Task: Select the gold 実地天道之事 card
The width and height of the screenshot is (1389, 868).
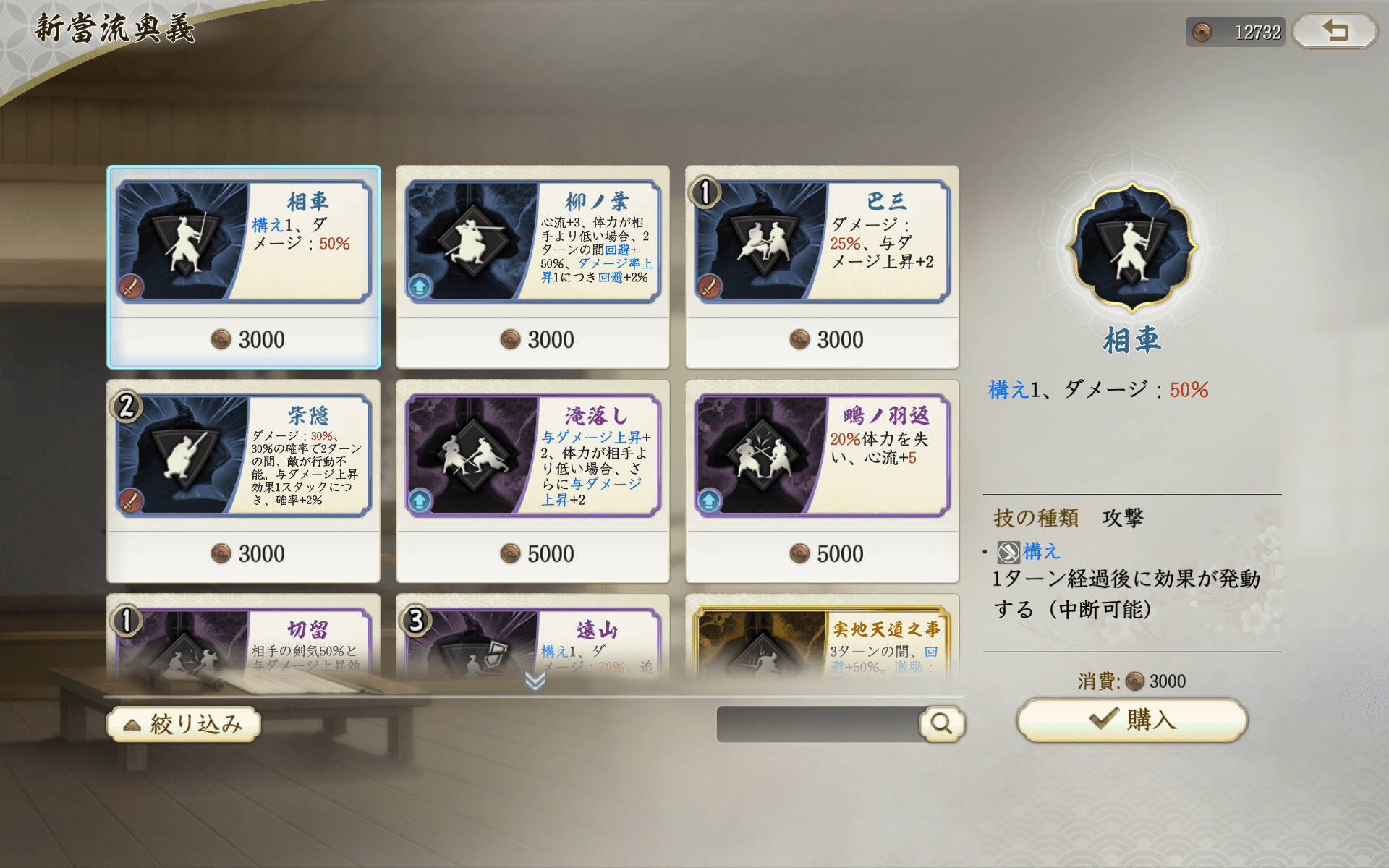Action: coord(821,637)
